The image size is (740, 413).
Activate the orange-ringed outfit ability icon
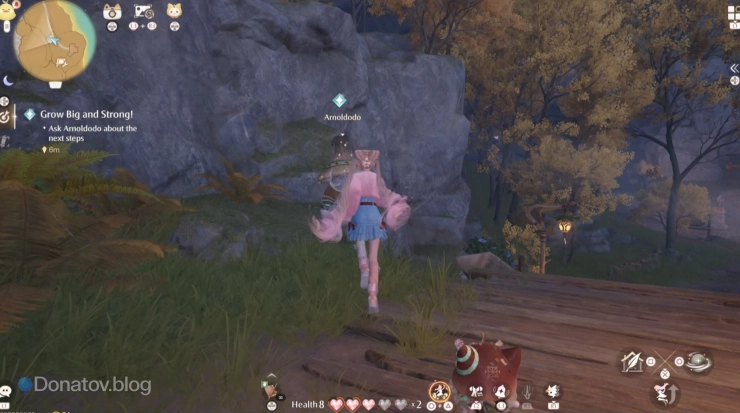point(438,391)
